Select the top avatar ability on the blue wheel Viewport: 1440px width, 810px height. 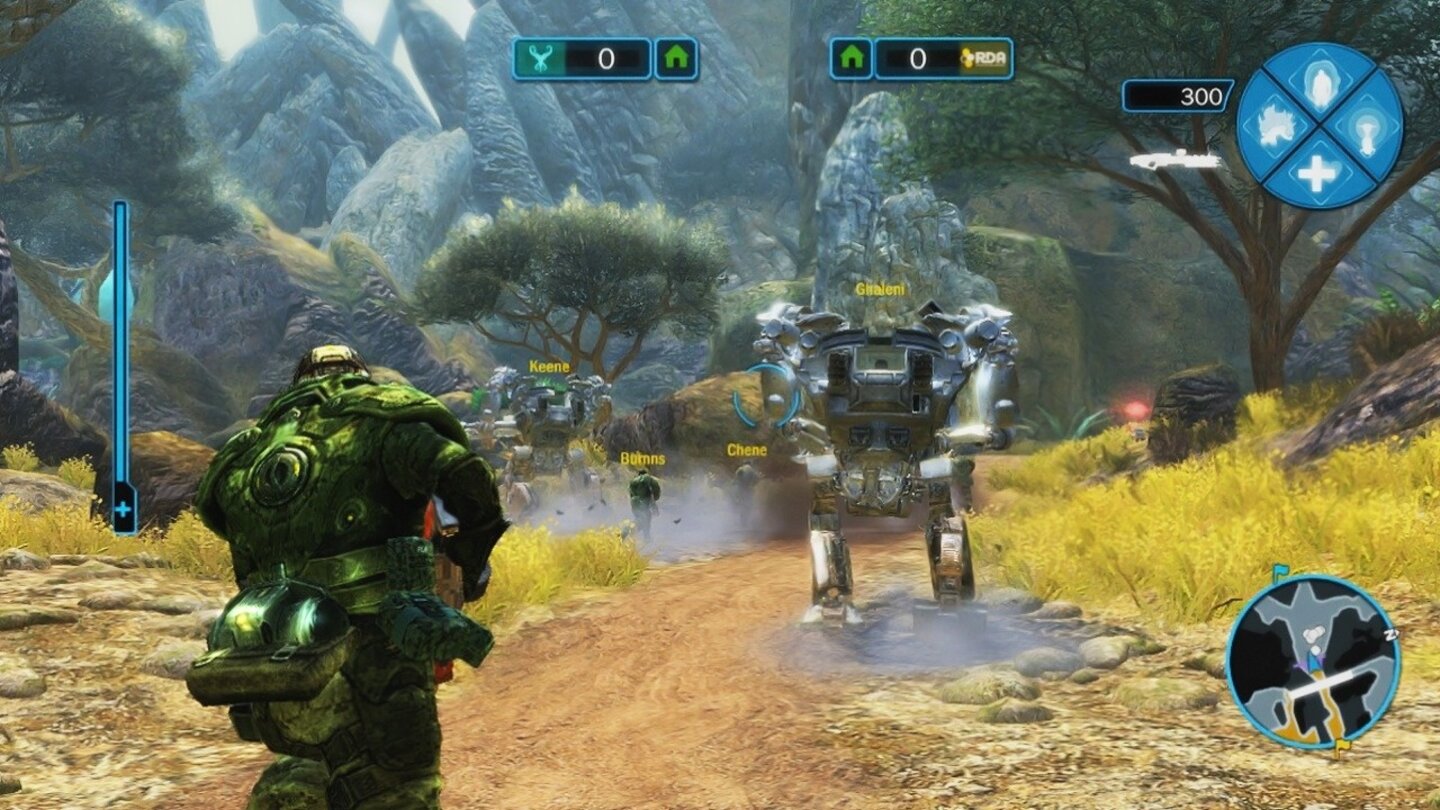coord(1322,84)
